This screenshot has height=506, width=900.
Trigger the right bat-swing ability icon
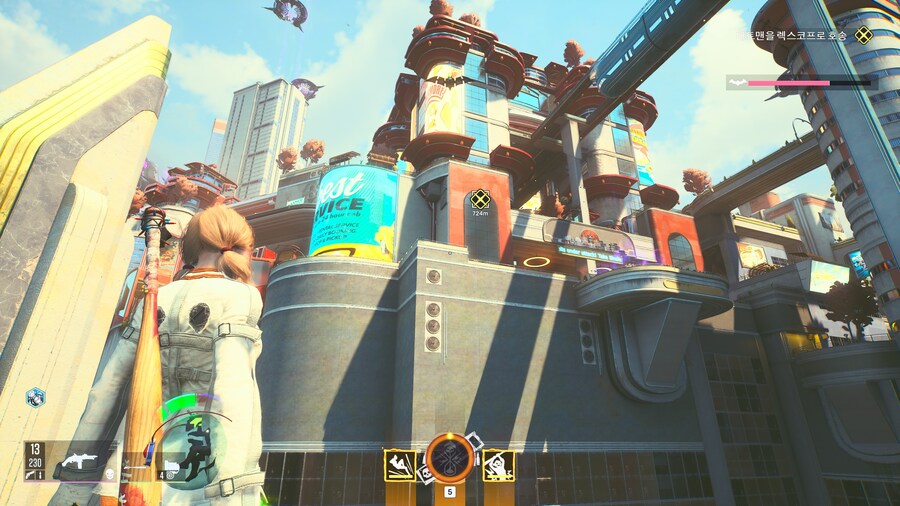pos(499,465)
